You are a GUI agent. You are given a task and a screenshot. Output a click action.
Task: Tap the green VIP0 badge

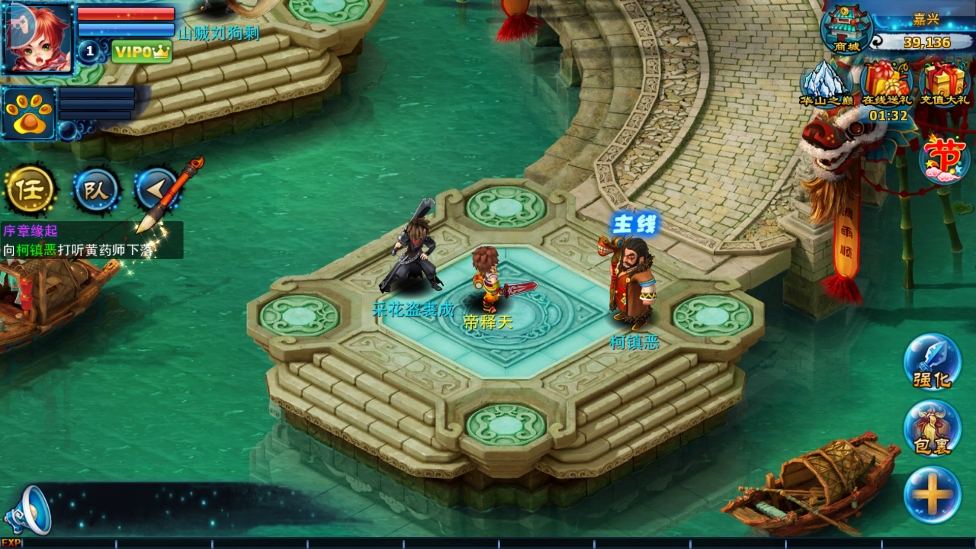point(141,52)
